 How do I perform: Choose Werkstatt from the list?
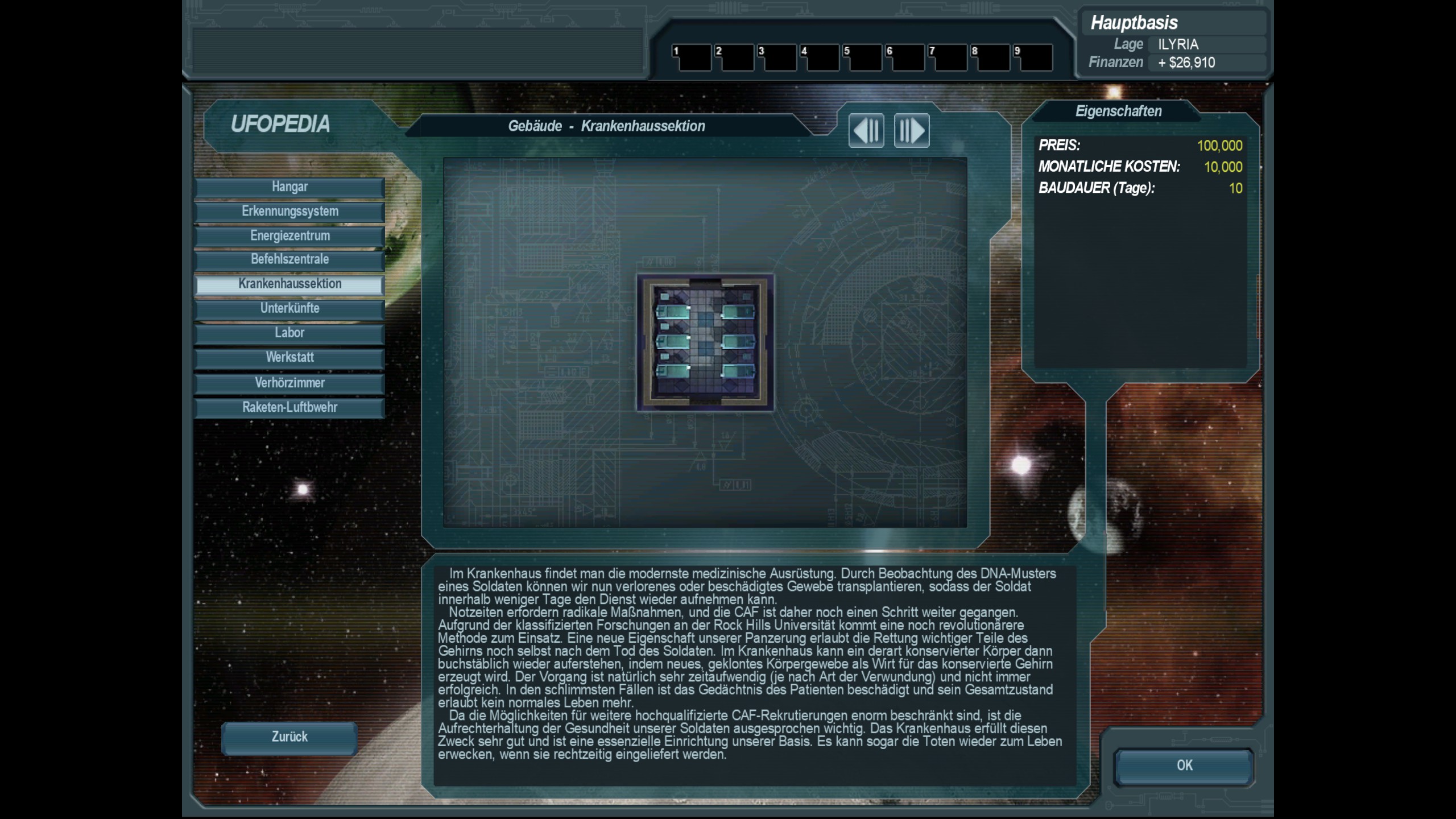tap(289, 358)
